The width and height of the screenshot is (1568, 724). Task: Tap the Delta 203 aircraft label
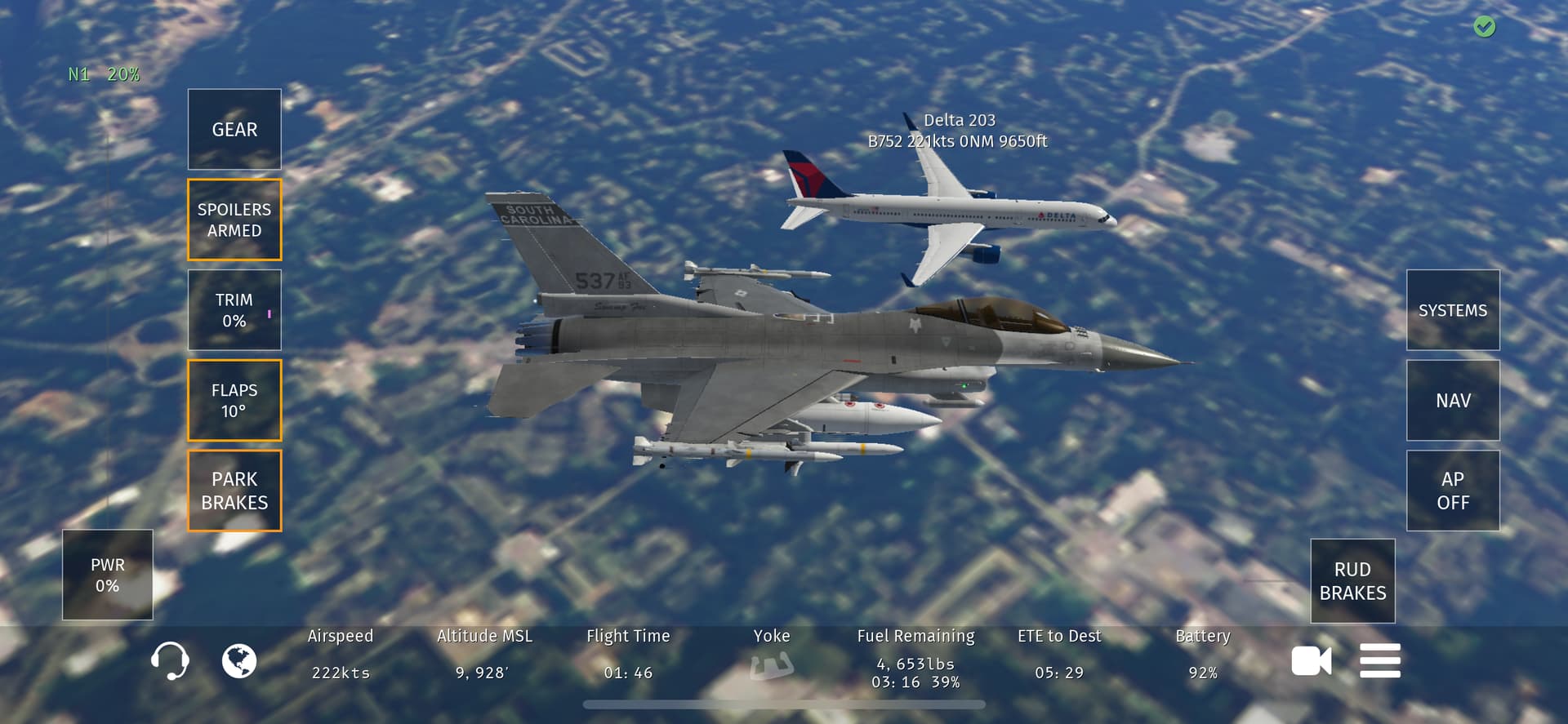(958, 131)
